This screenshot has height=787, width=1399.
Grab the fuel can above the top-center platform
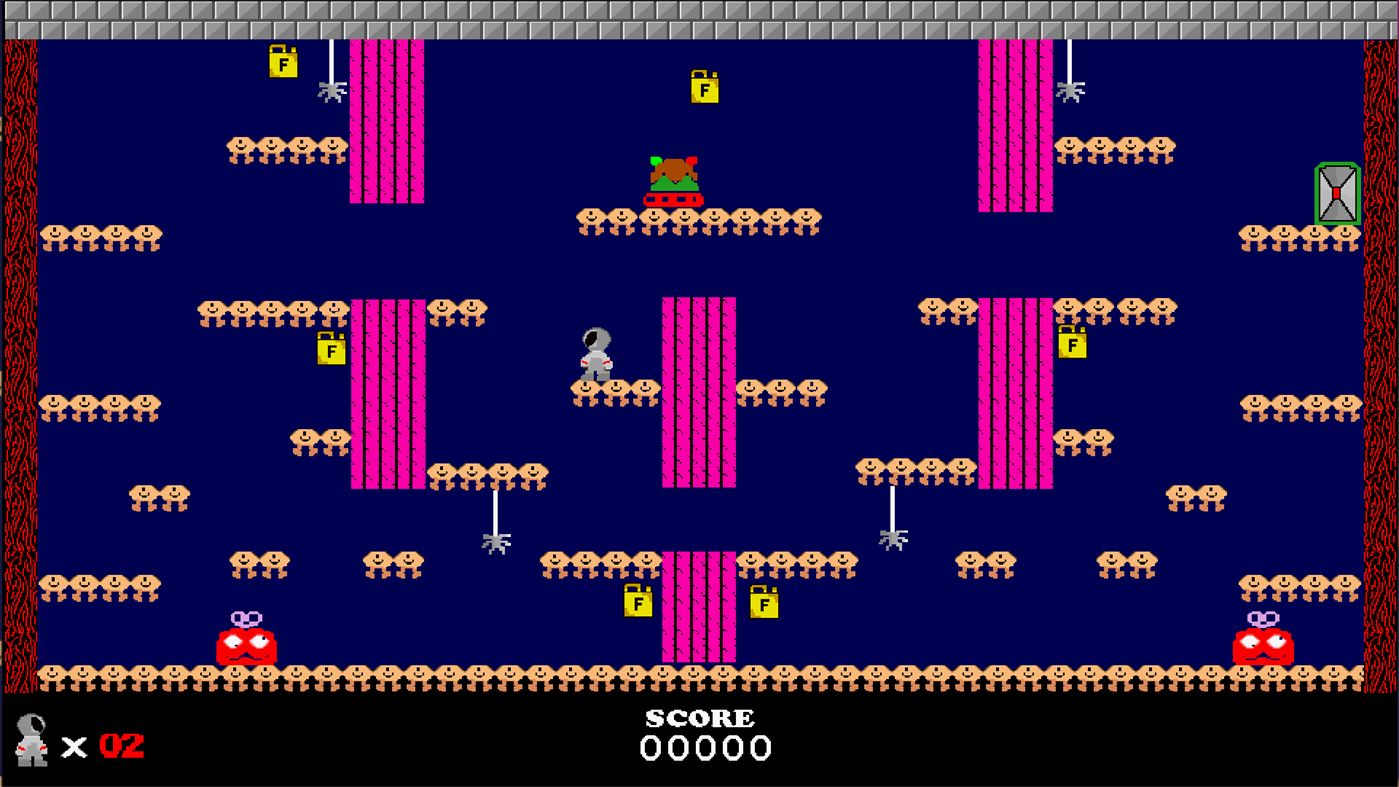[706, 88]
